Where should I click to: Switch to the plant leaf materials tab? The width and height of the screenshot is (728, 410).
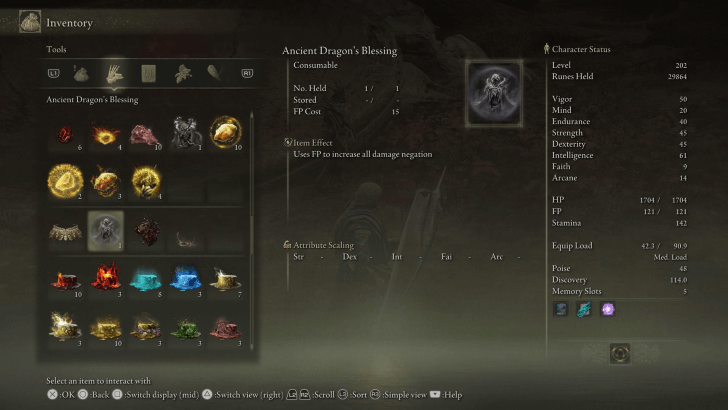pos(181,72)
